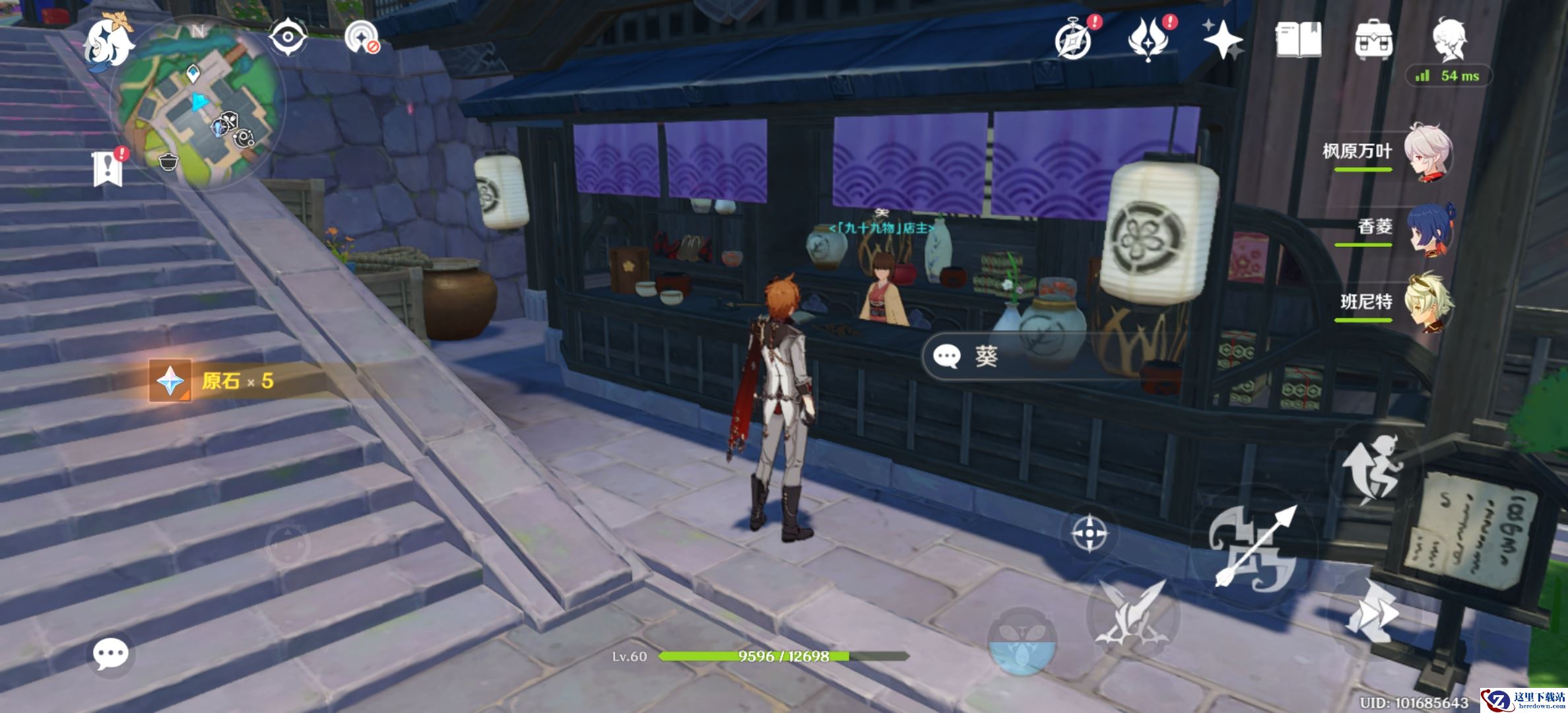Open the quest log bookmark icon
This screenshot has height=713, width=1568.
click(108, 168)
